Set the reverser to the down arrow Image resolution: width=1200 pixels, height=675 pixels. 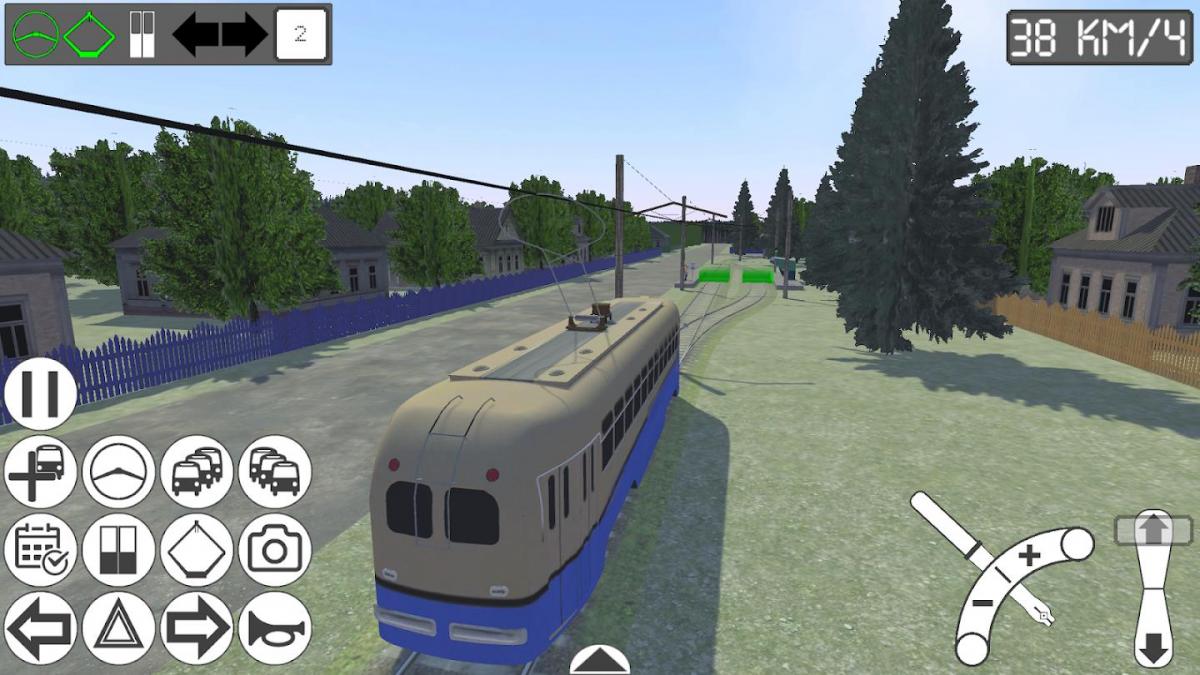pyautogui.click(x=1153, y=647)
